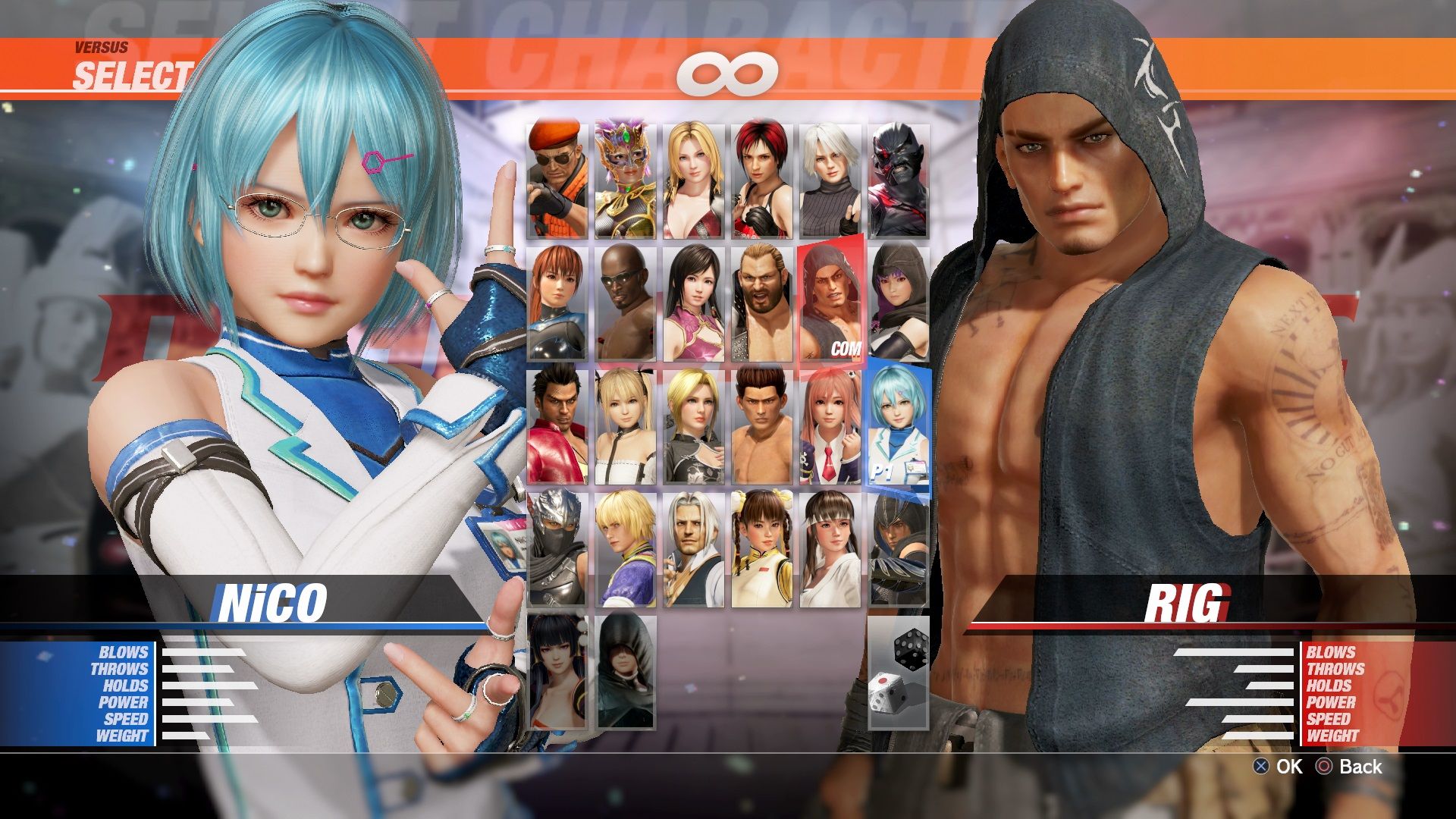Viewport: 1456px width, 819px height.
Task: Pick the NiCO portrait marked P1
Action: (x=900, y=426)
